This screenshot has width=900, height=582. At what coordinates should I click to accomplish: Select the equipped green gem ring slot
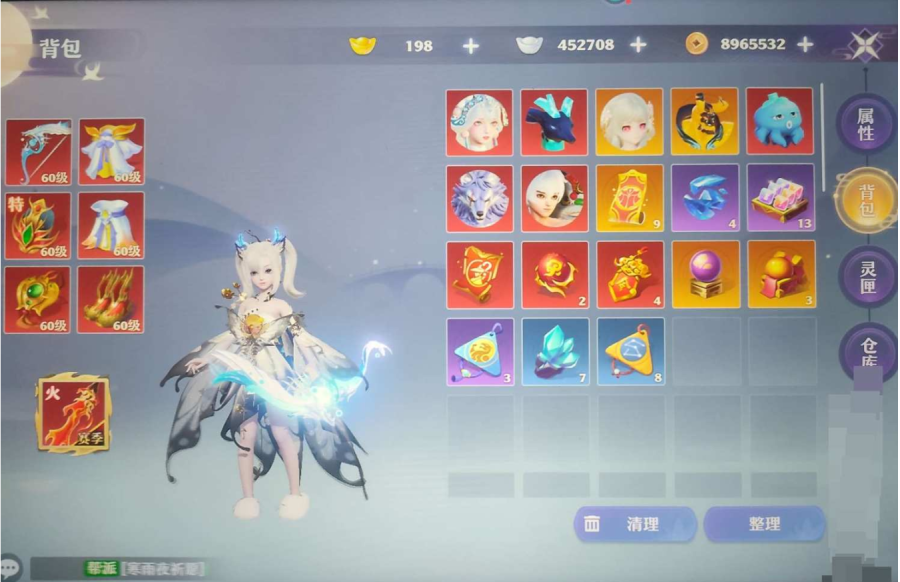38,299
